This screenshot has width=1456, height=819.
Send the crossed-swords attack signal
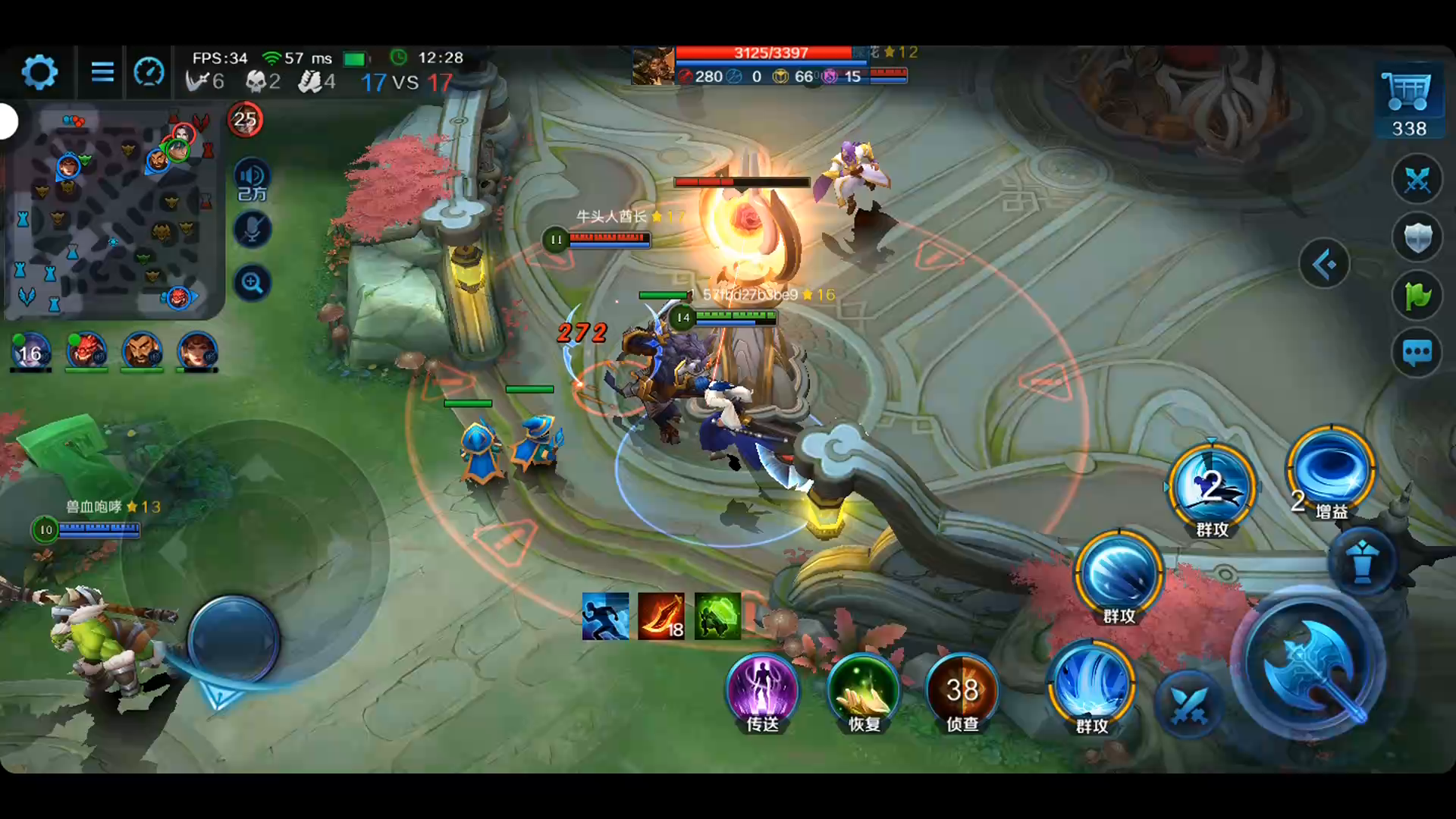1417,180
